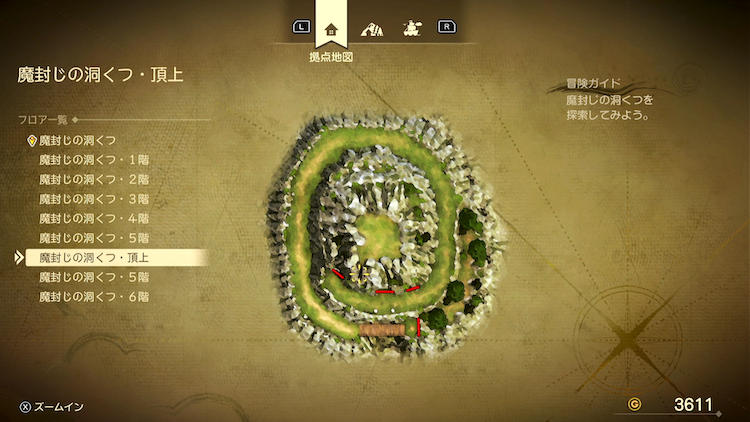
Task: Open 魔封じの洞くつ・3階 in floor list
Action: tap(94, 199)
